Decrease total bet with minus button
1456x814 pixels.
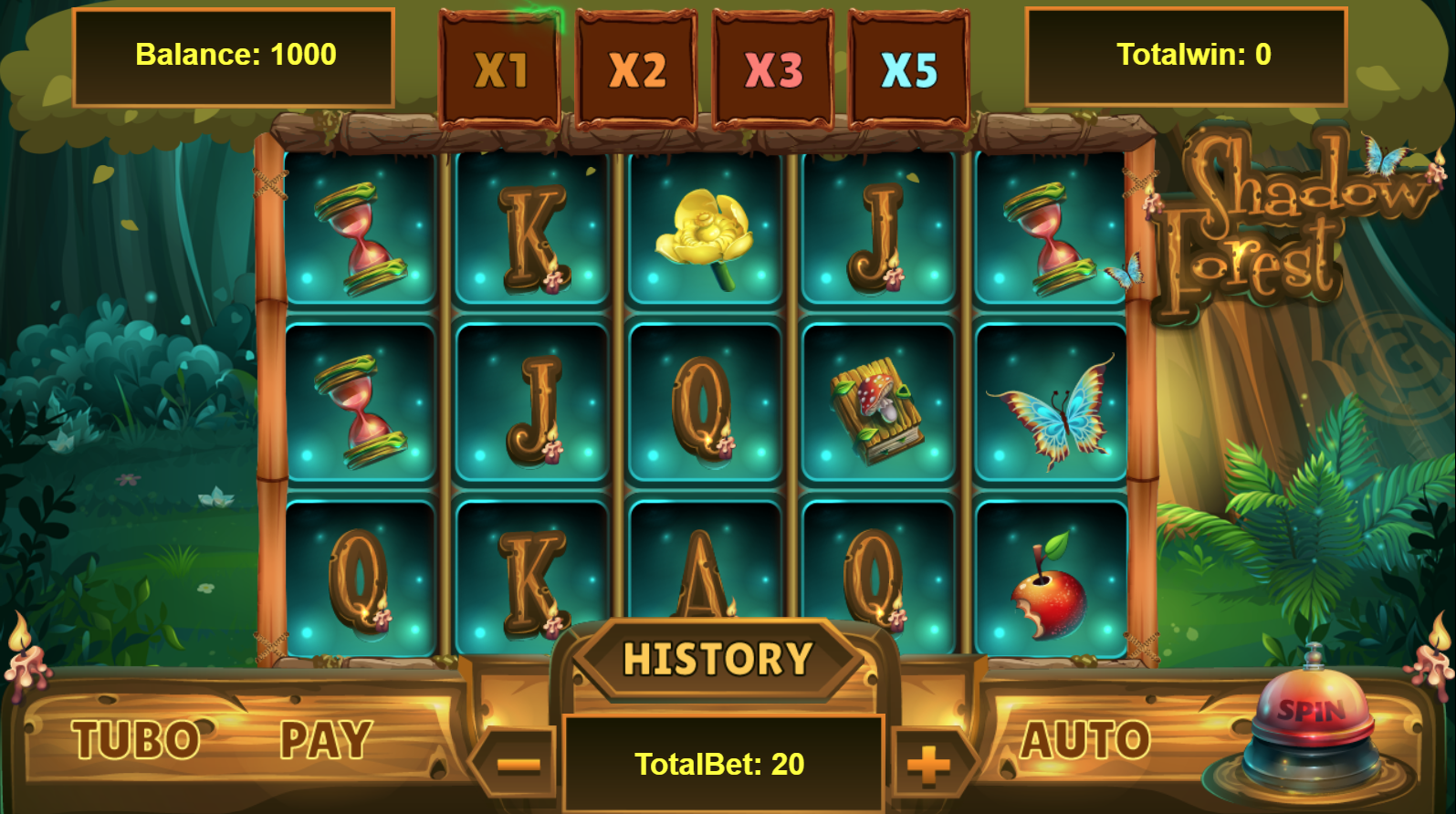click(x=518, y=764)
